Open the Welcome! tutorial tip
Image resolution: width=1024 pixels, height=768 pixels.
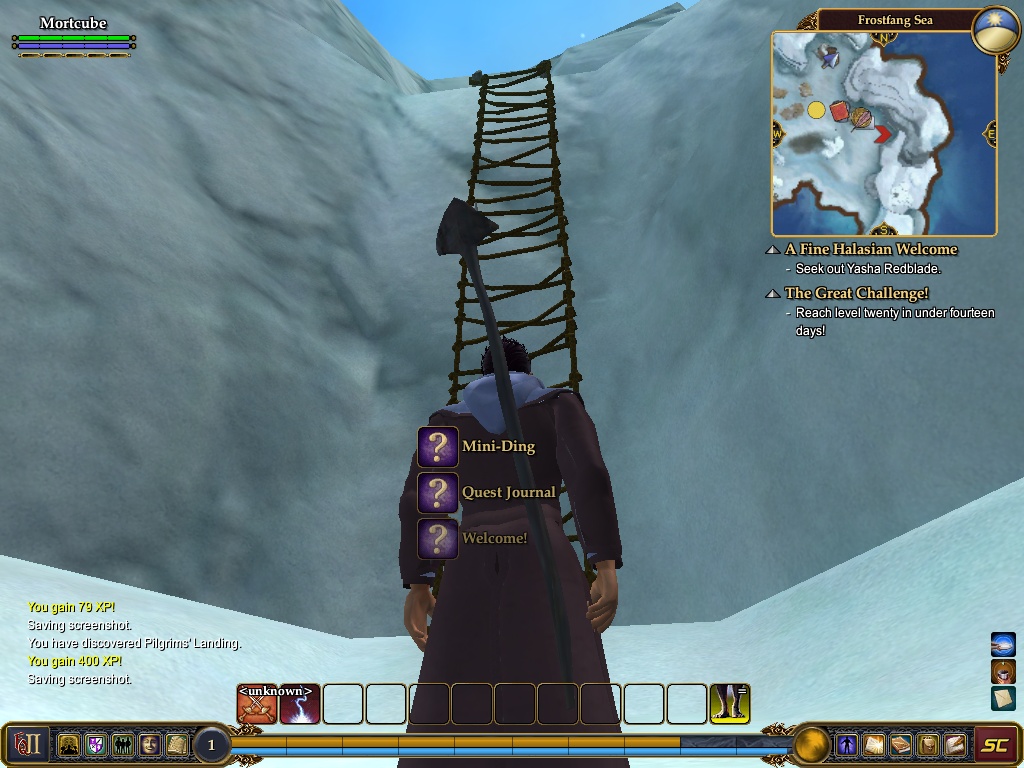click(438, 539)
